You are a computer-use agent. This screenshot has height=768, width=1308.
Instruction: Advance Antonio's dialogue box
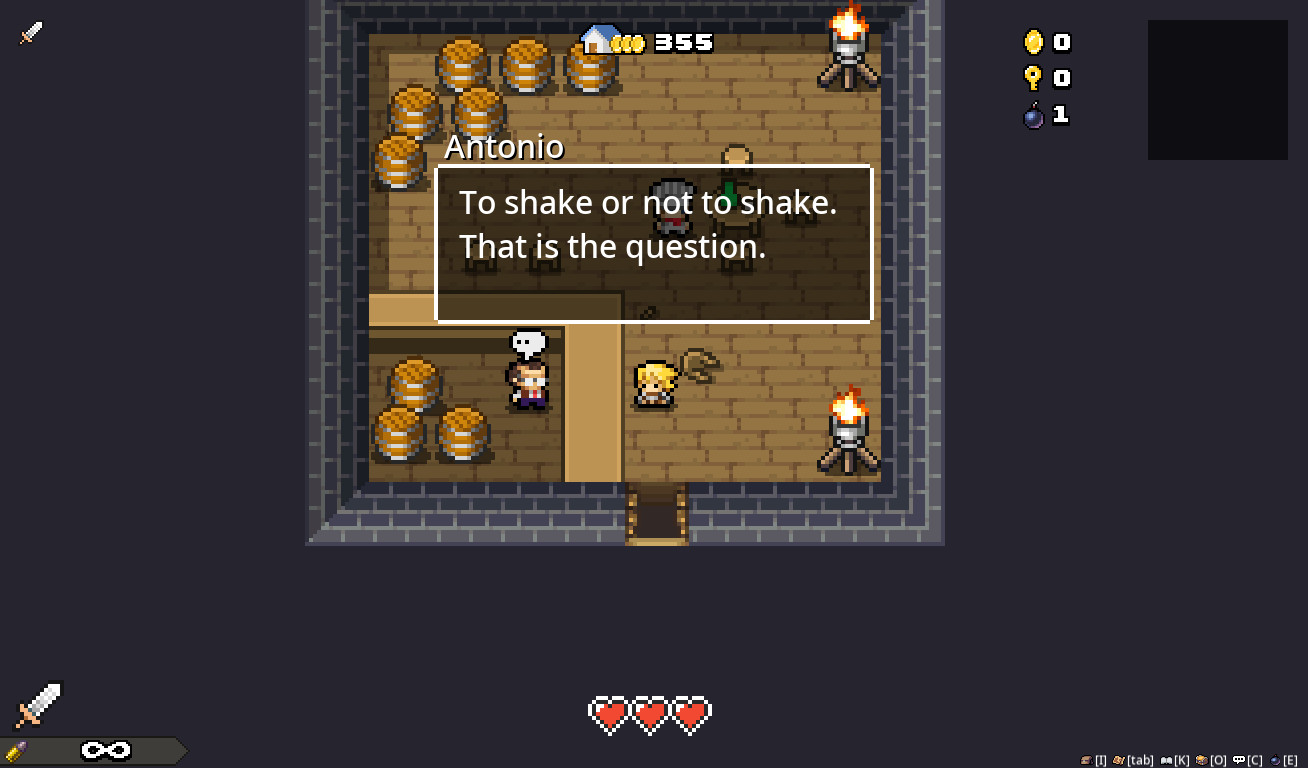pyautogui.click(x=654, y=243)
